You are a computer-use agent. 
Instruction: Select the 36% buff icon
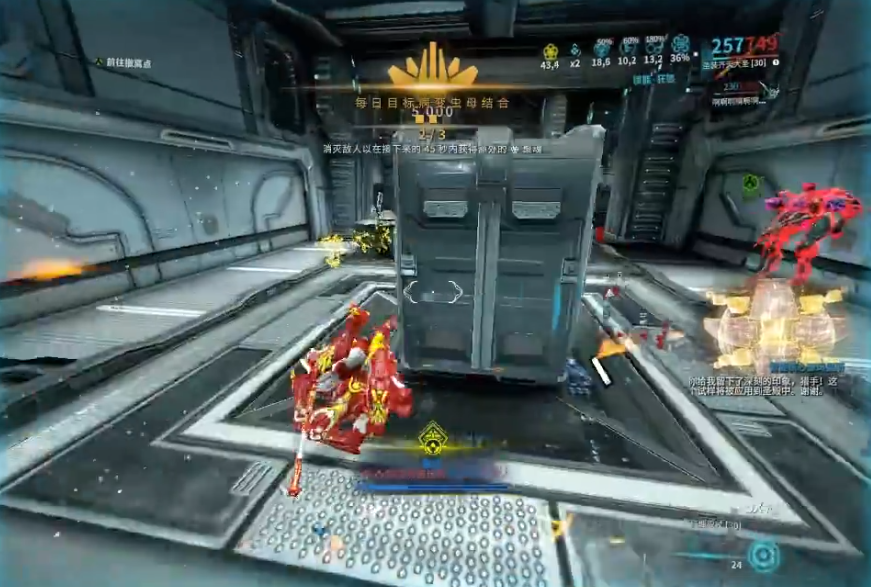[x=681, y=47]
